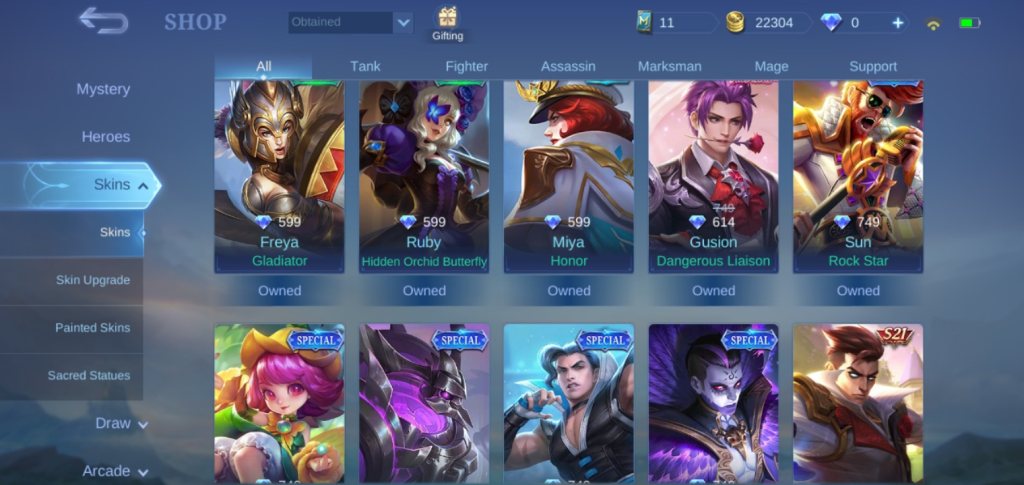Select the Marksman category

(669, 66)
